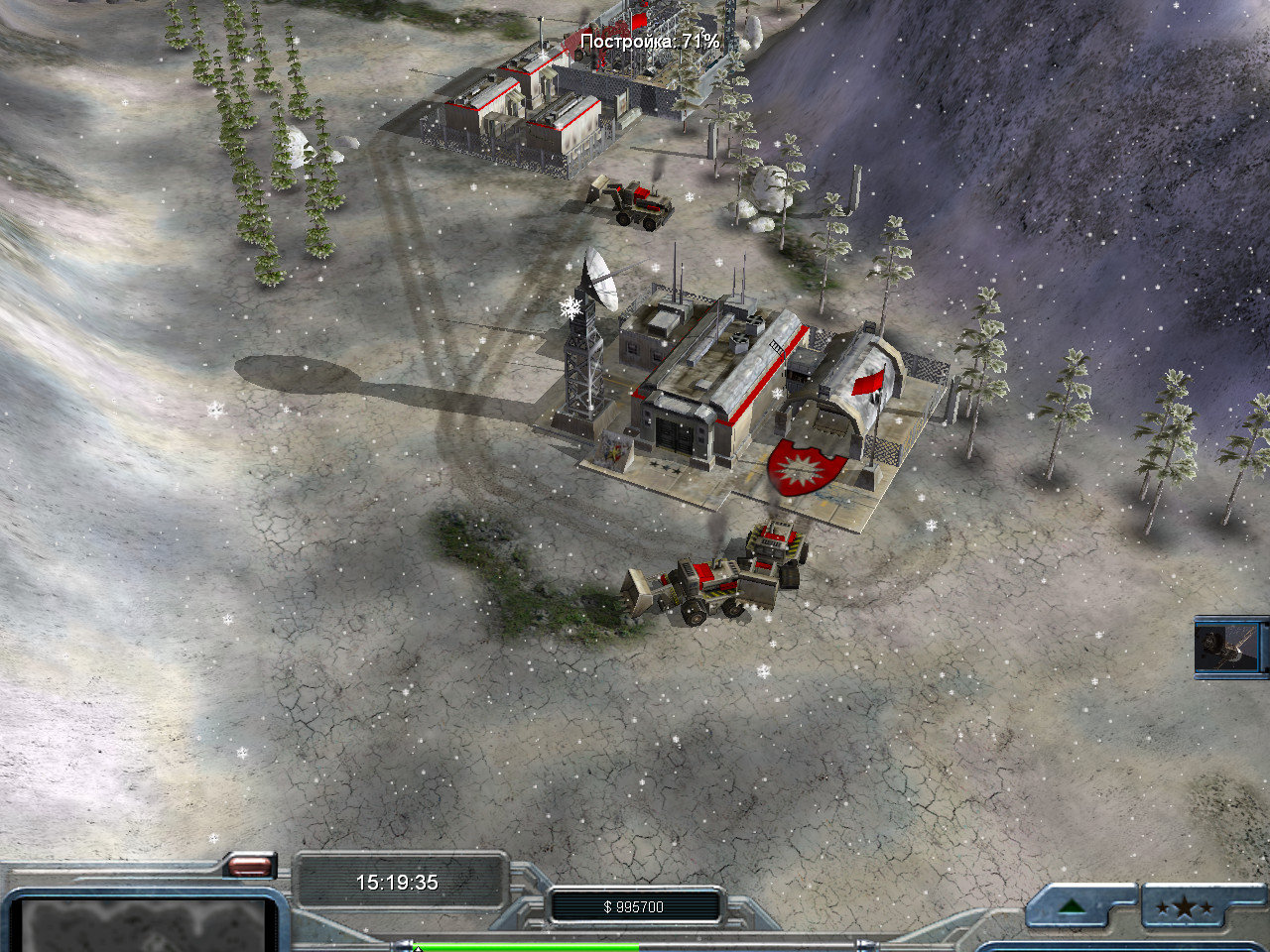Image resolution: width=1270 pixels, height=952 pixels.
Task: Open the three-star General's Powers button
Action: [1184, 906]
